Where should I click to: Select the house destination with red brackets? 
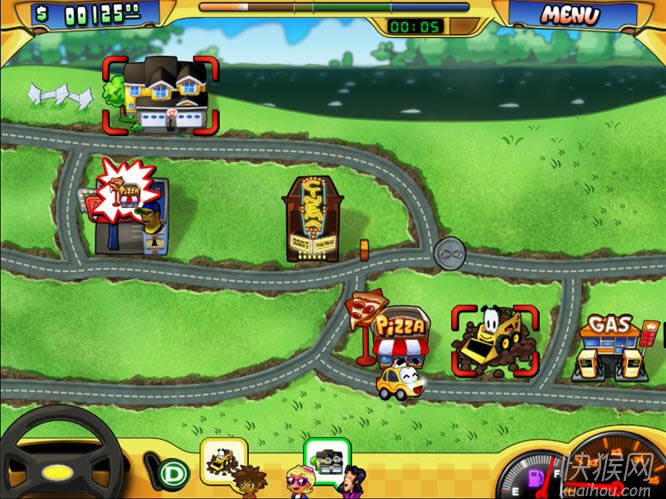[x=160, y=95]
